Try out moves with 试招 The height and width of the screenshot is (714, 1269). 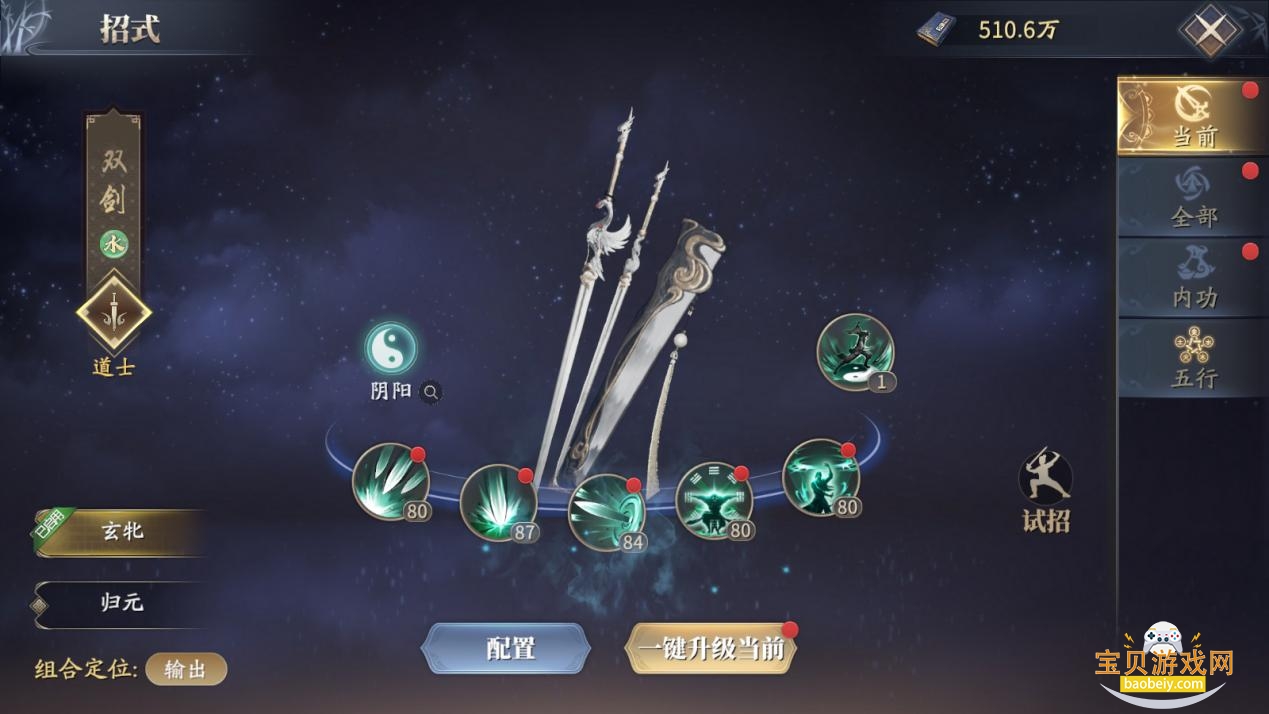pos(1045,490)
